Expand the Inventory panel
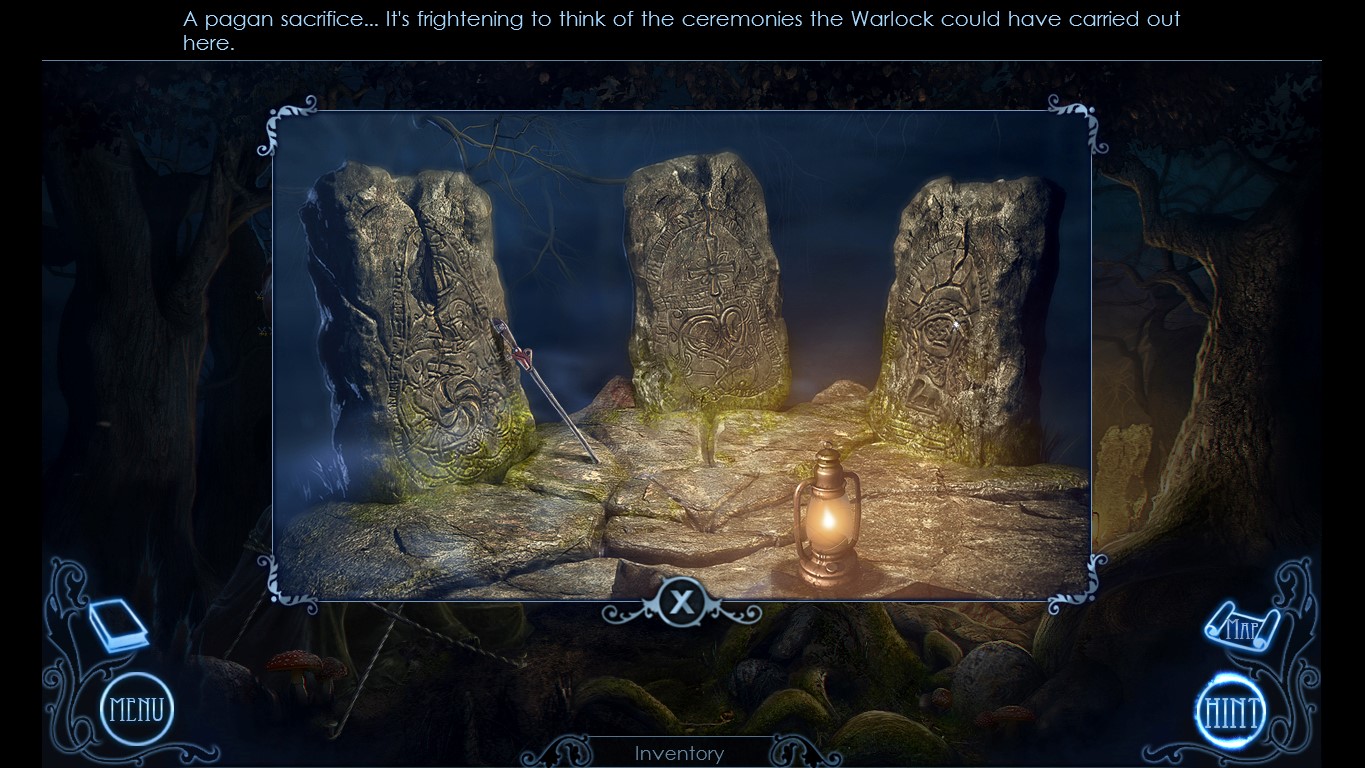 (679, 753)
